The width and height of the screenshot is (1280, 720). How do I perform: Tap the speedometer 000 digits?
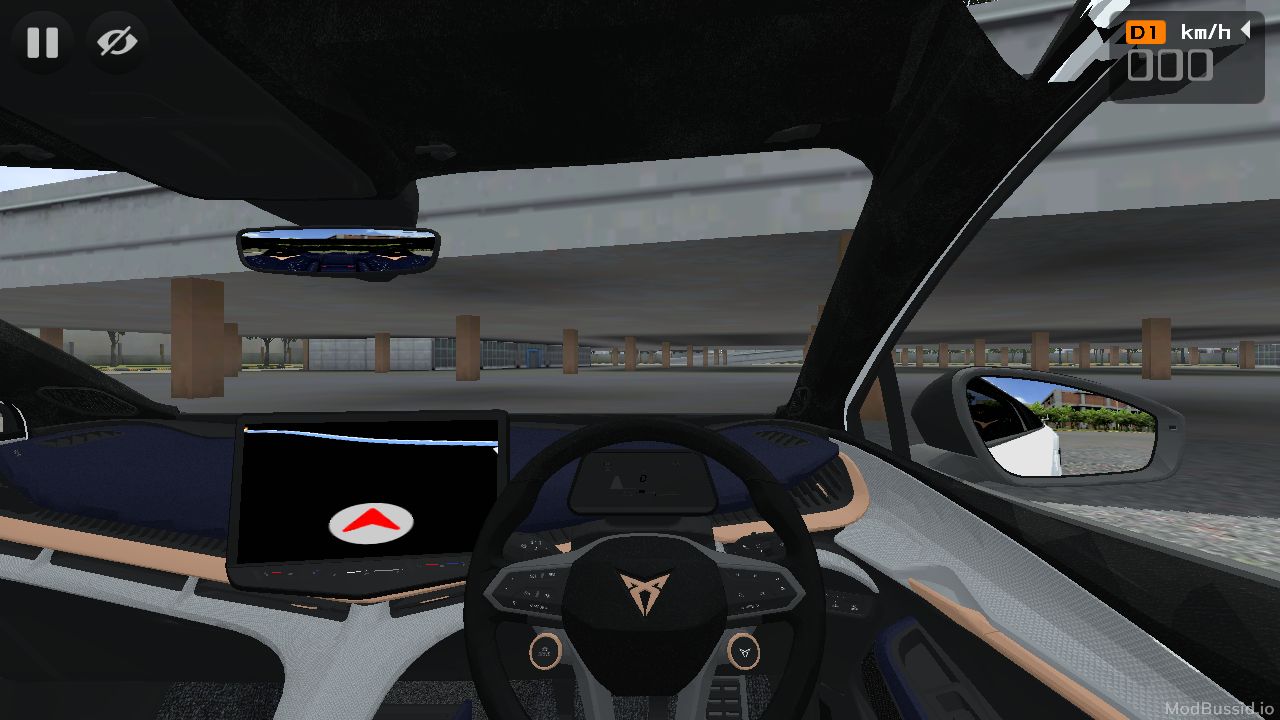1168,65
